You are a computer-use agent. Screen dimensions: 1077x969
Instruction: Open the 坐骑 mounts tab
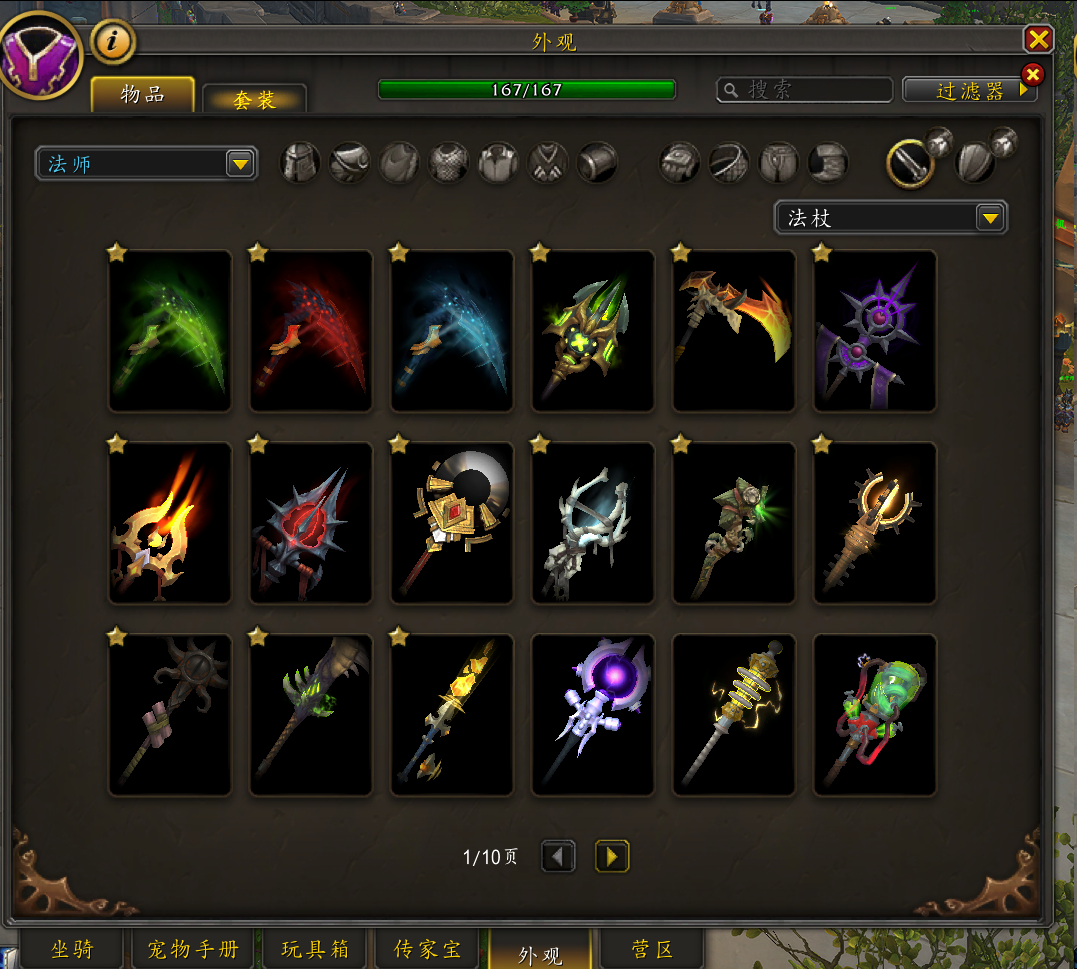(x=72, y=949)
